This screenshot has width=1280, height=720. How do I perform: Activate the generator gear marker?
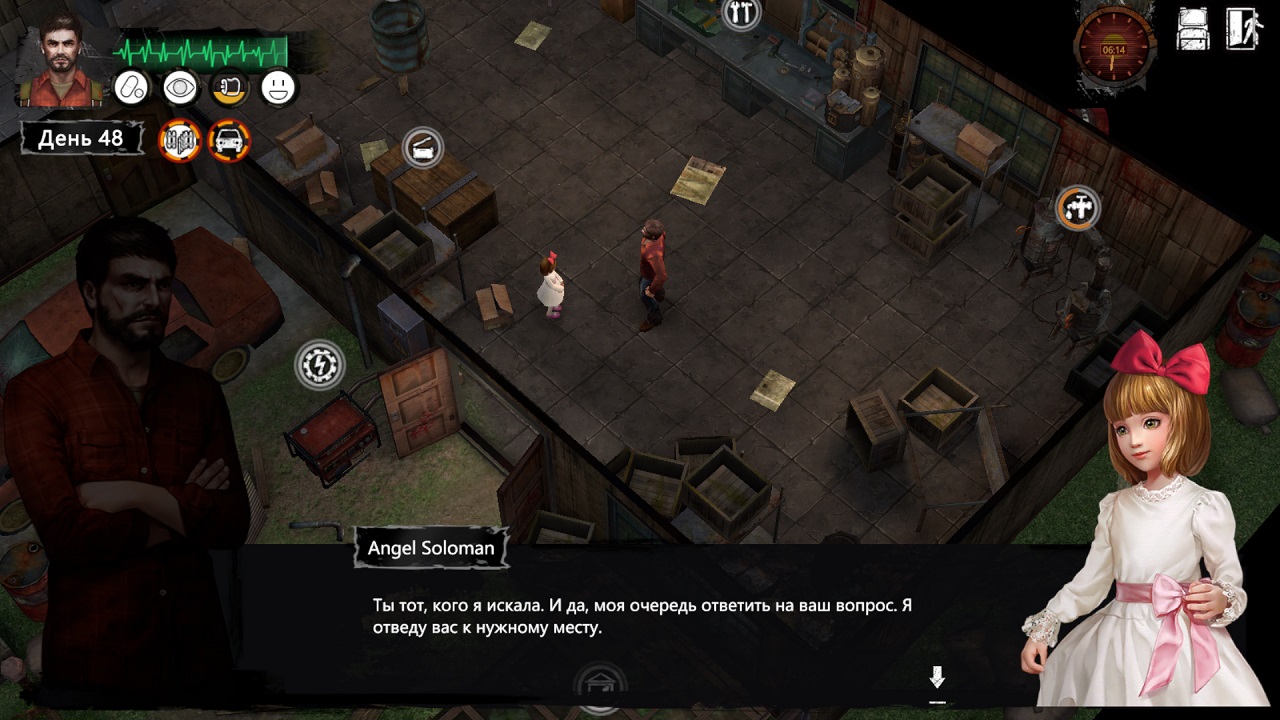320,364
